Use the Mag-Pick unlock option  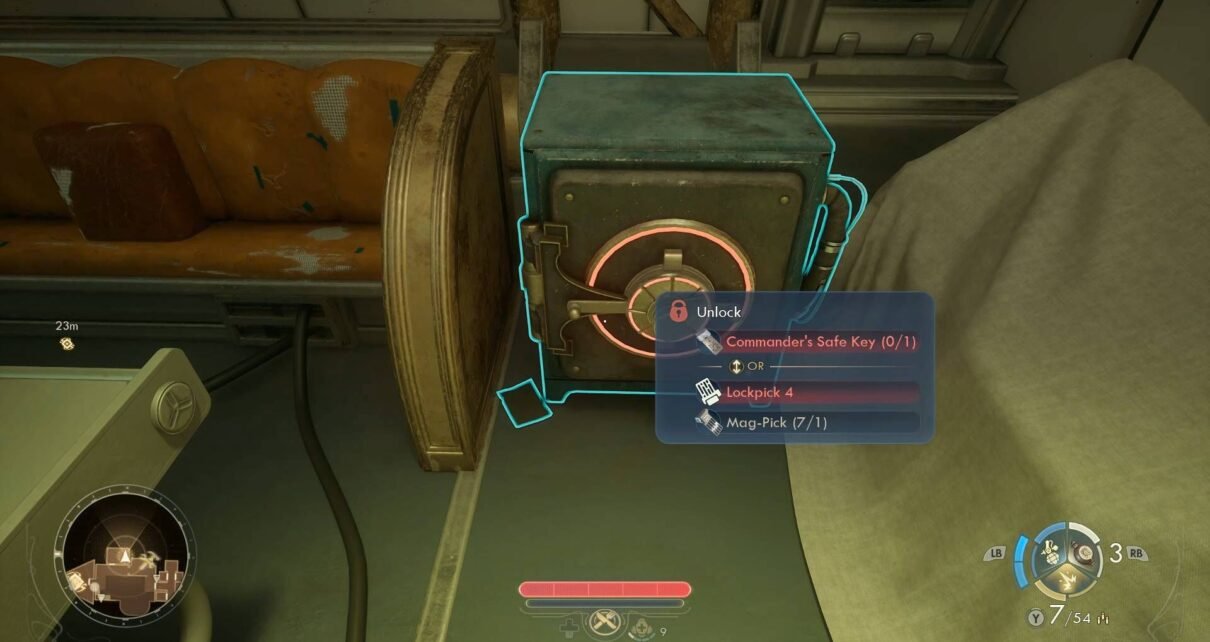[x=806, y=422]
